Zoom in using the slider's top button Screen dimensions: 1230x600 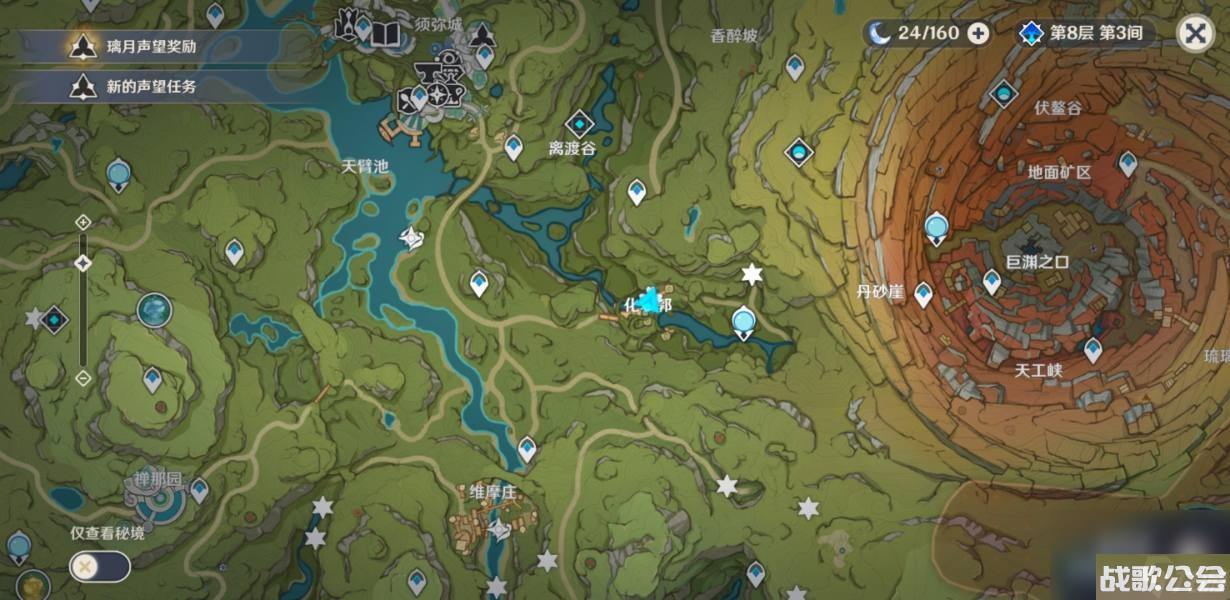pyautogui.click(x=83, y=221)
